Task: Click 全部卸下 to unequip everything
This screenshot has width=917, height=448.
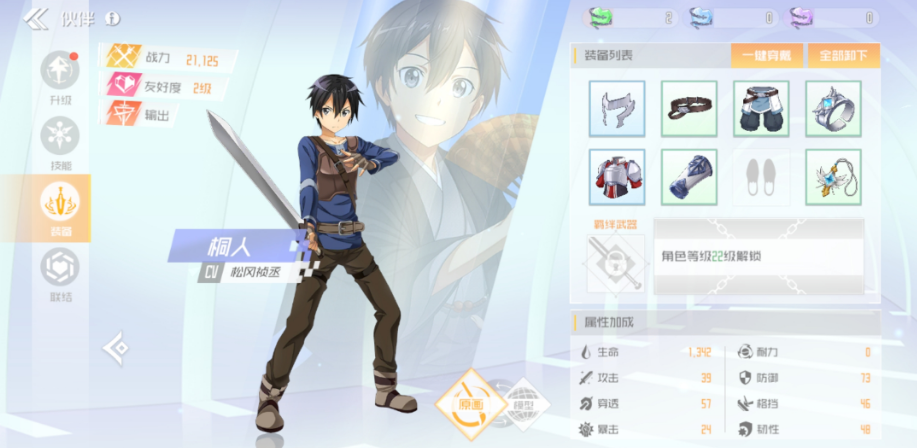Action: pos(842,55)
